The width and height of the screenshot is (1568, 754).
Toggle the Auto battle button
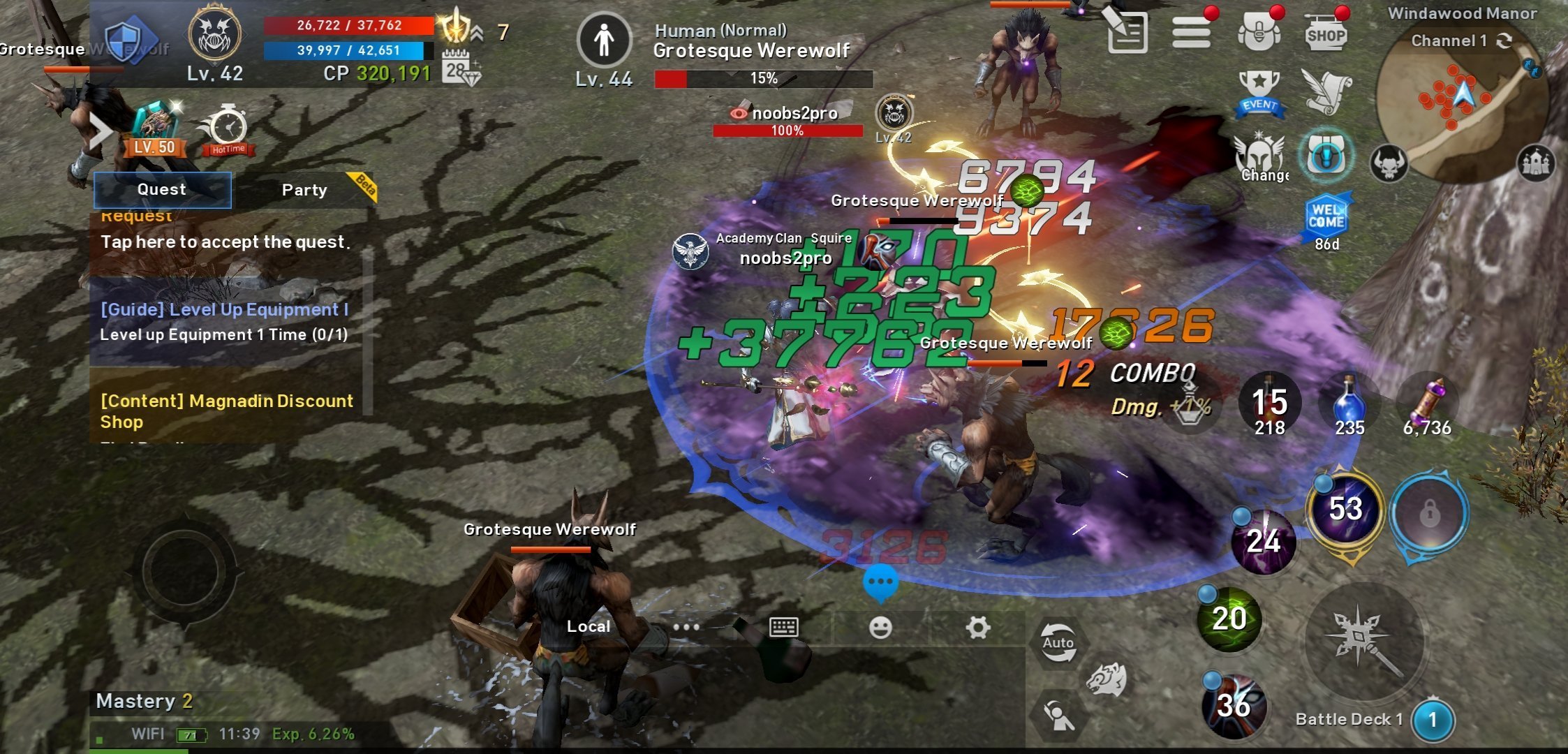tap(1058, 644)
